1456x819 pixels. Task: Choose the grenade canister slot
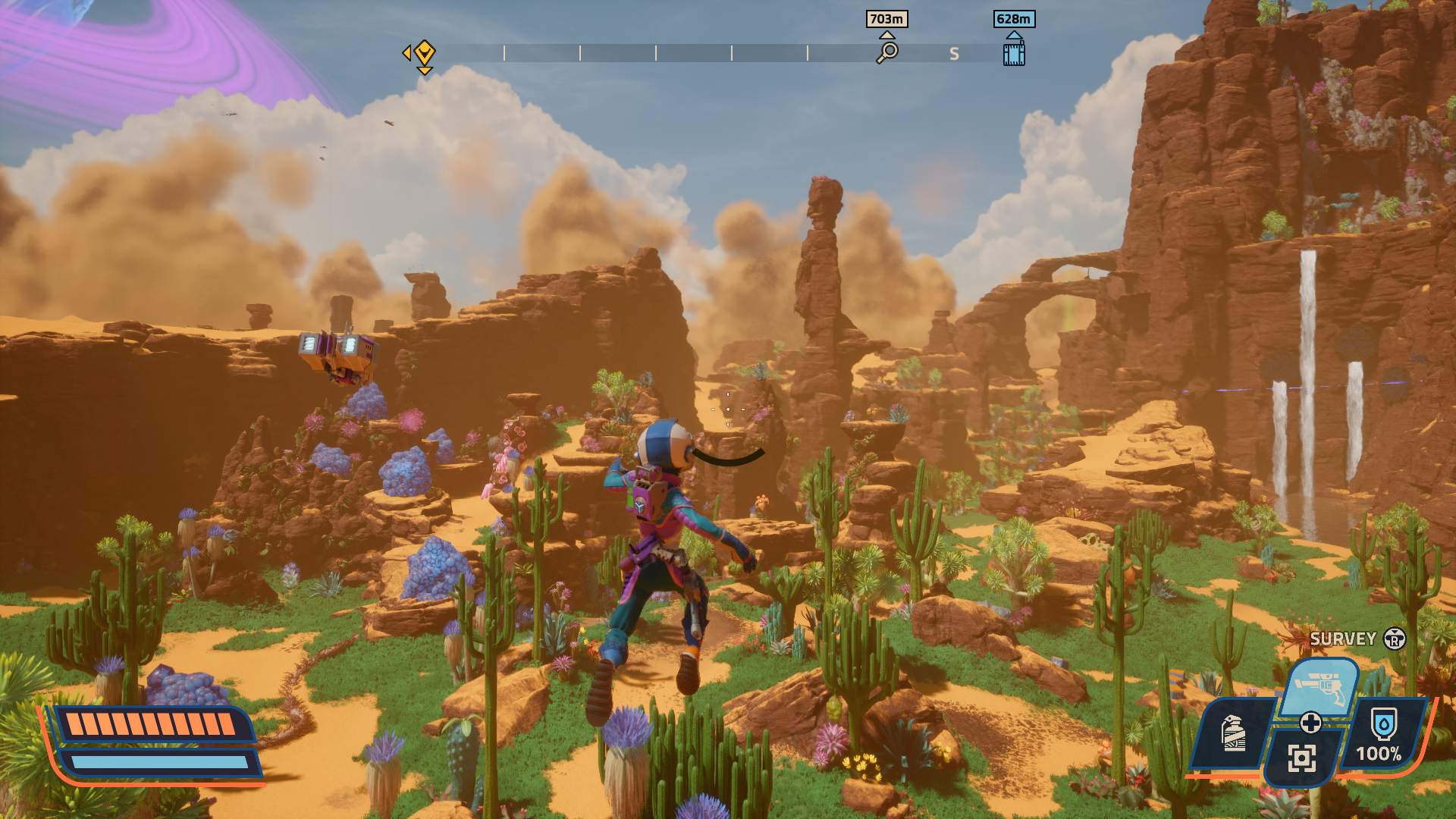(x=1234, y=732)
